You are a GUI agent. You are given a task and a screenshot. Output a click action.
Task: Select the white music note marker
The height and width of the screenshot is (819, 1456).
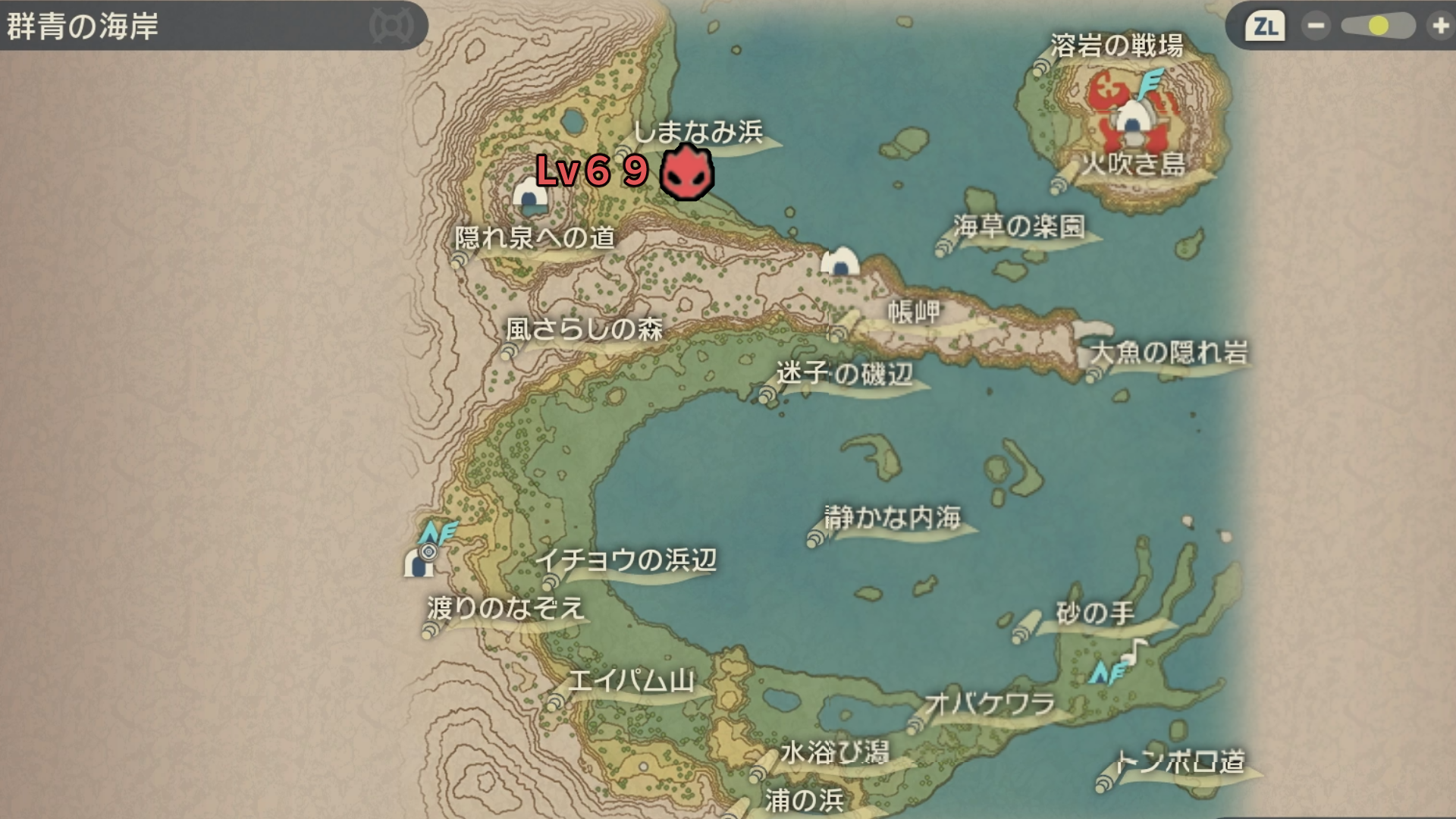1135,651
